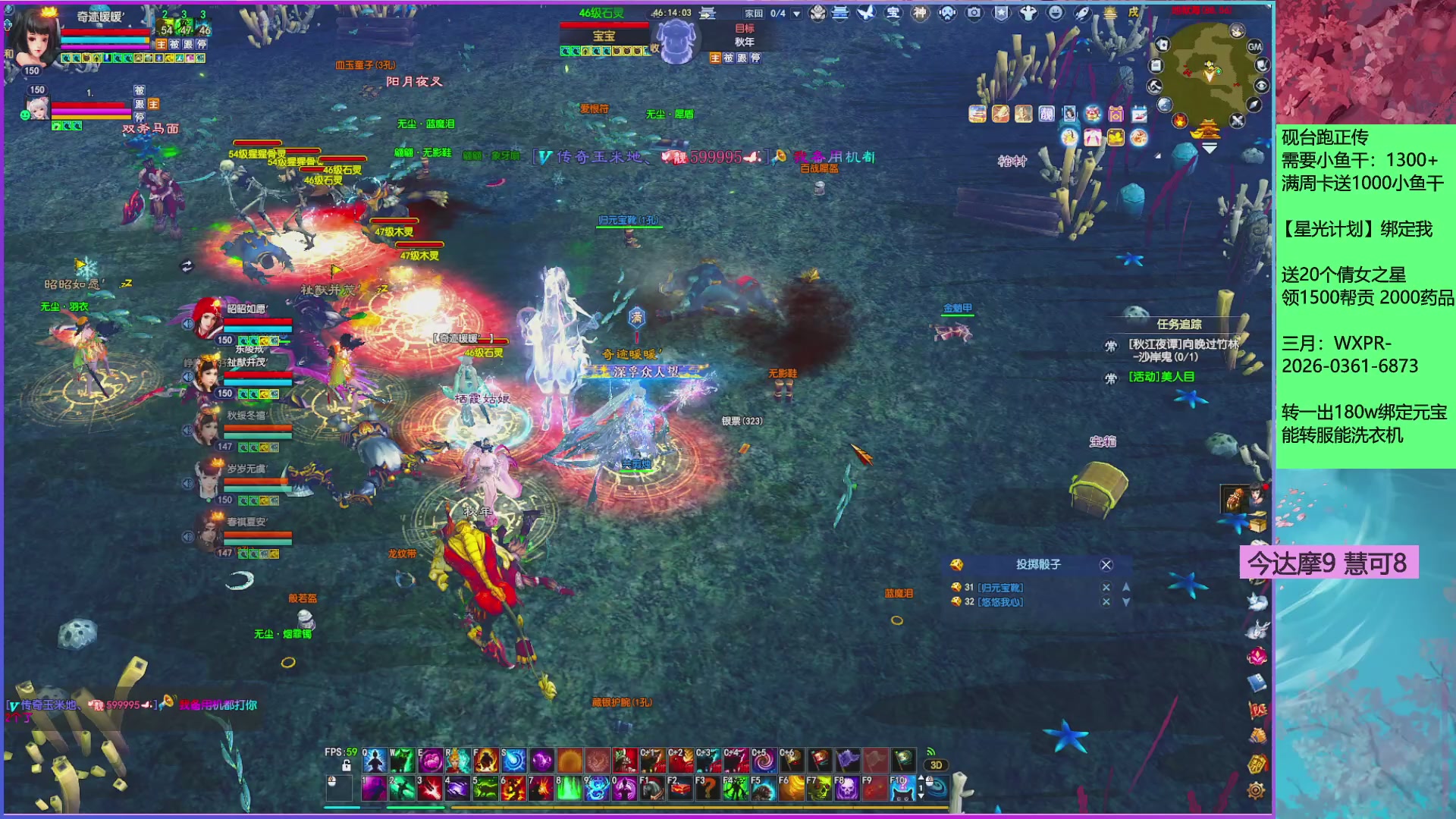This screenshot has width=1456, height=819.
Task: Close the 投掷骰子 dice window
Action: pos(1107,564)
